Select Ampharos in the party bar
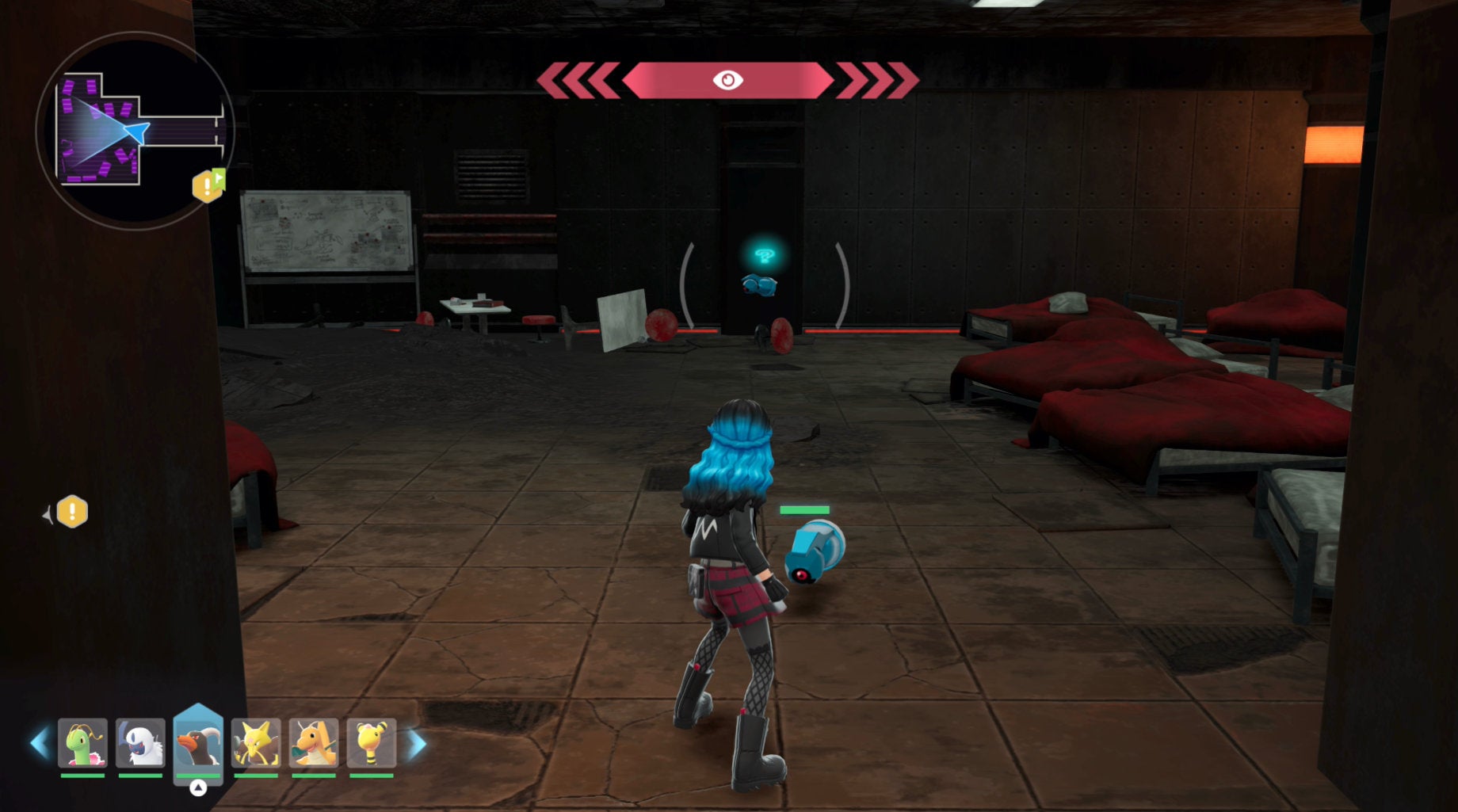Image resolution: width=1458 pixels, height=812 pixels. tap(372, 743)
